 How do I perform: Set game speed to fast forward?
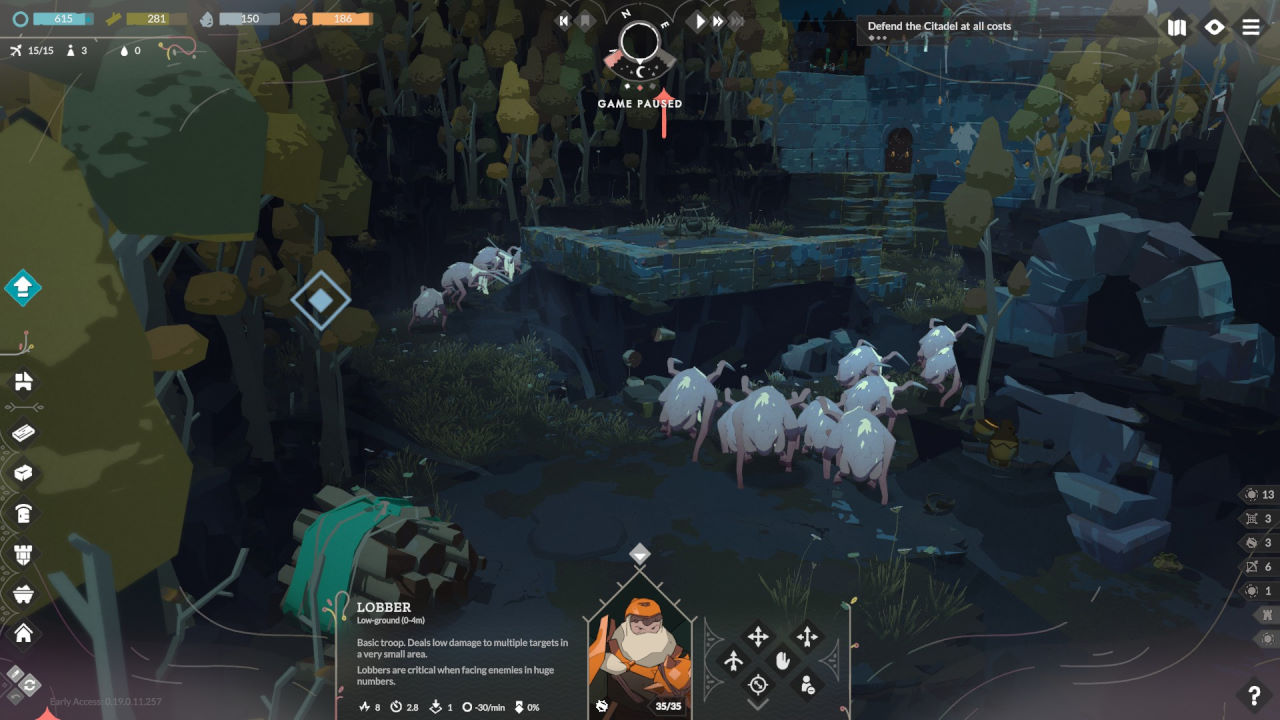718,20
